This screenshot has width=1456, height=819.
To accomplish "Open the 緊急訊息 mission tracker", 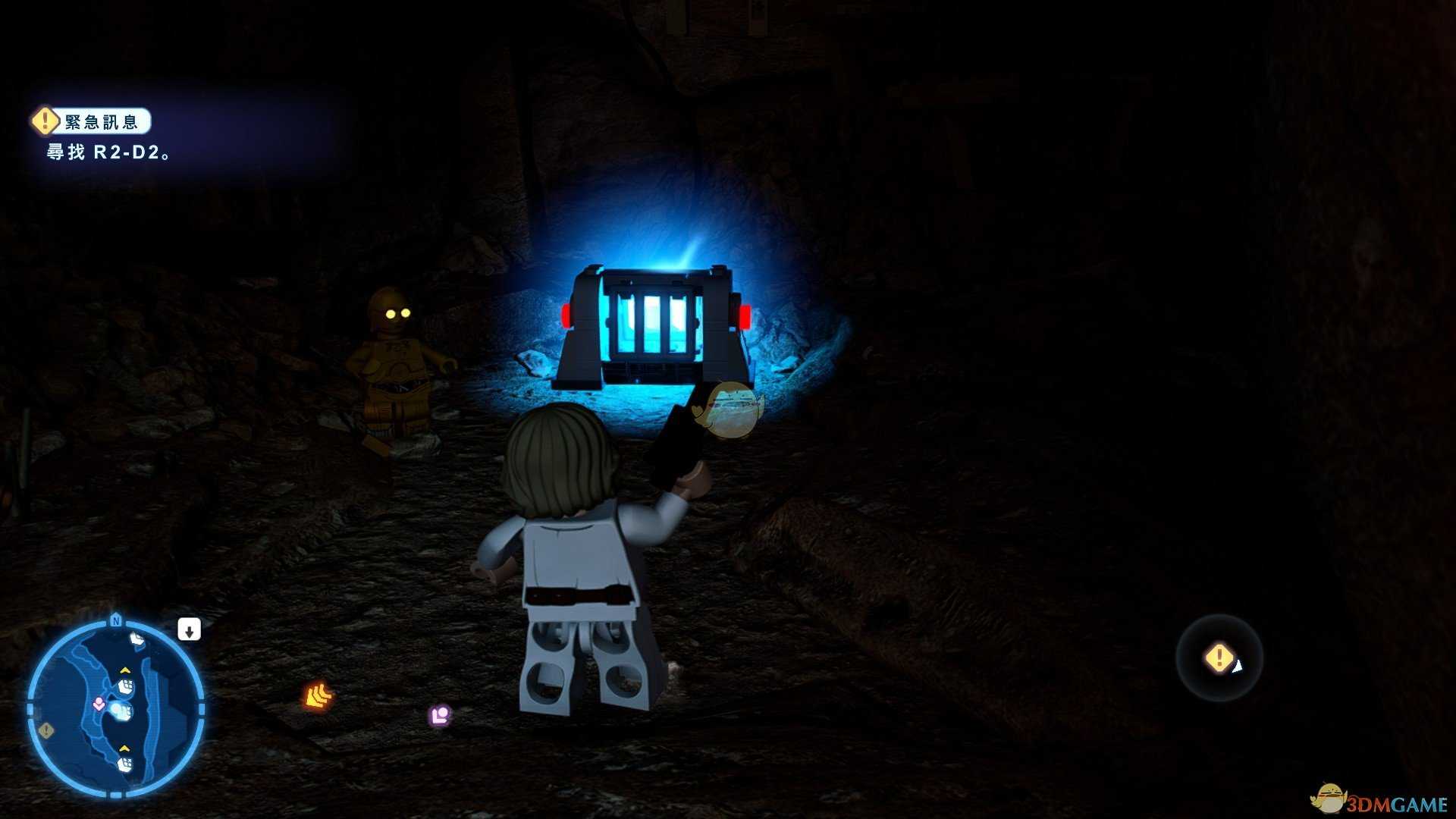I will click(x=92, y=121).
